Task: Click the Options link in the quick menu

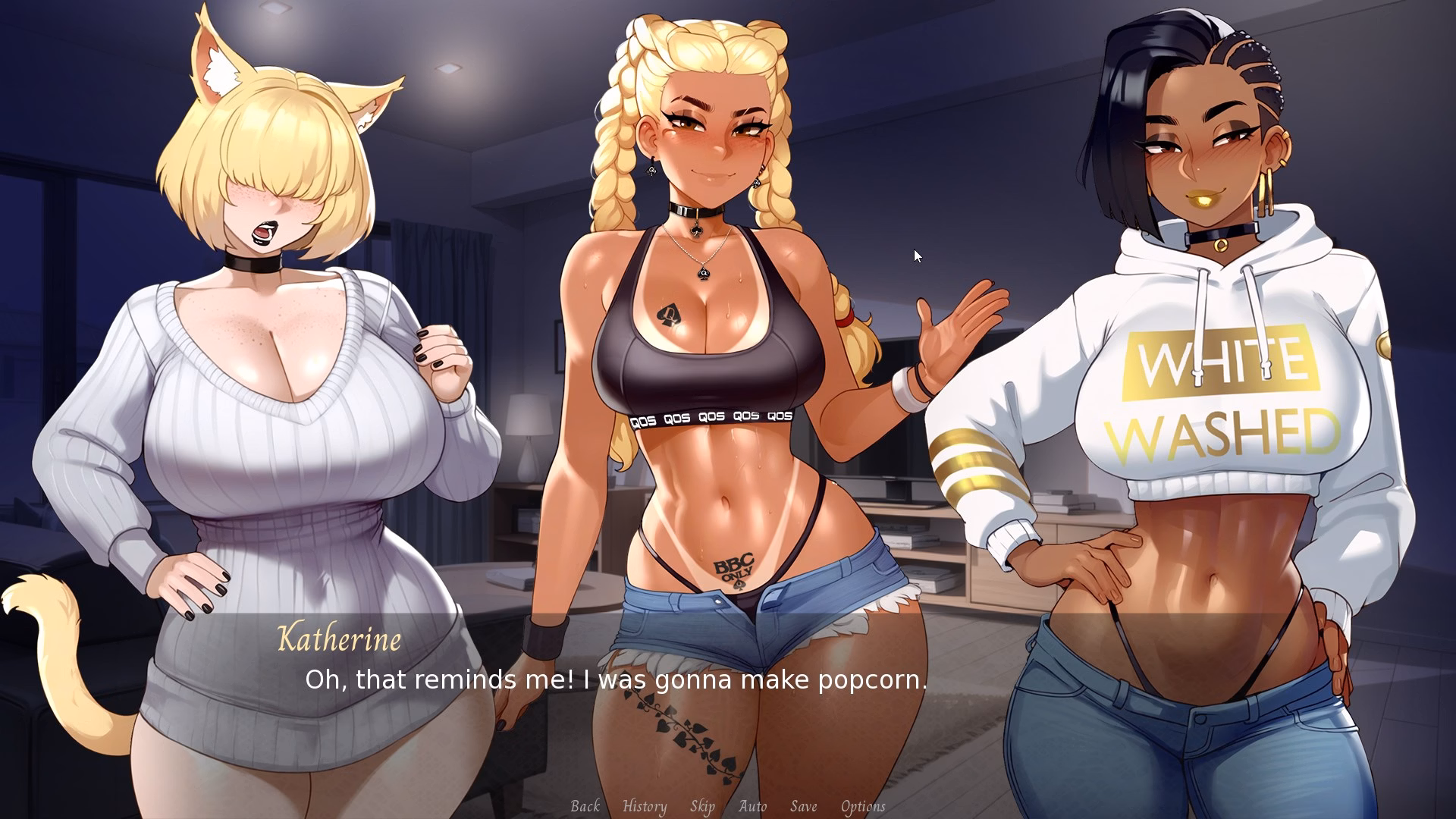Action: point(862,806)
